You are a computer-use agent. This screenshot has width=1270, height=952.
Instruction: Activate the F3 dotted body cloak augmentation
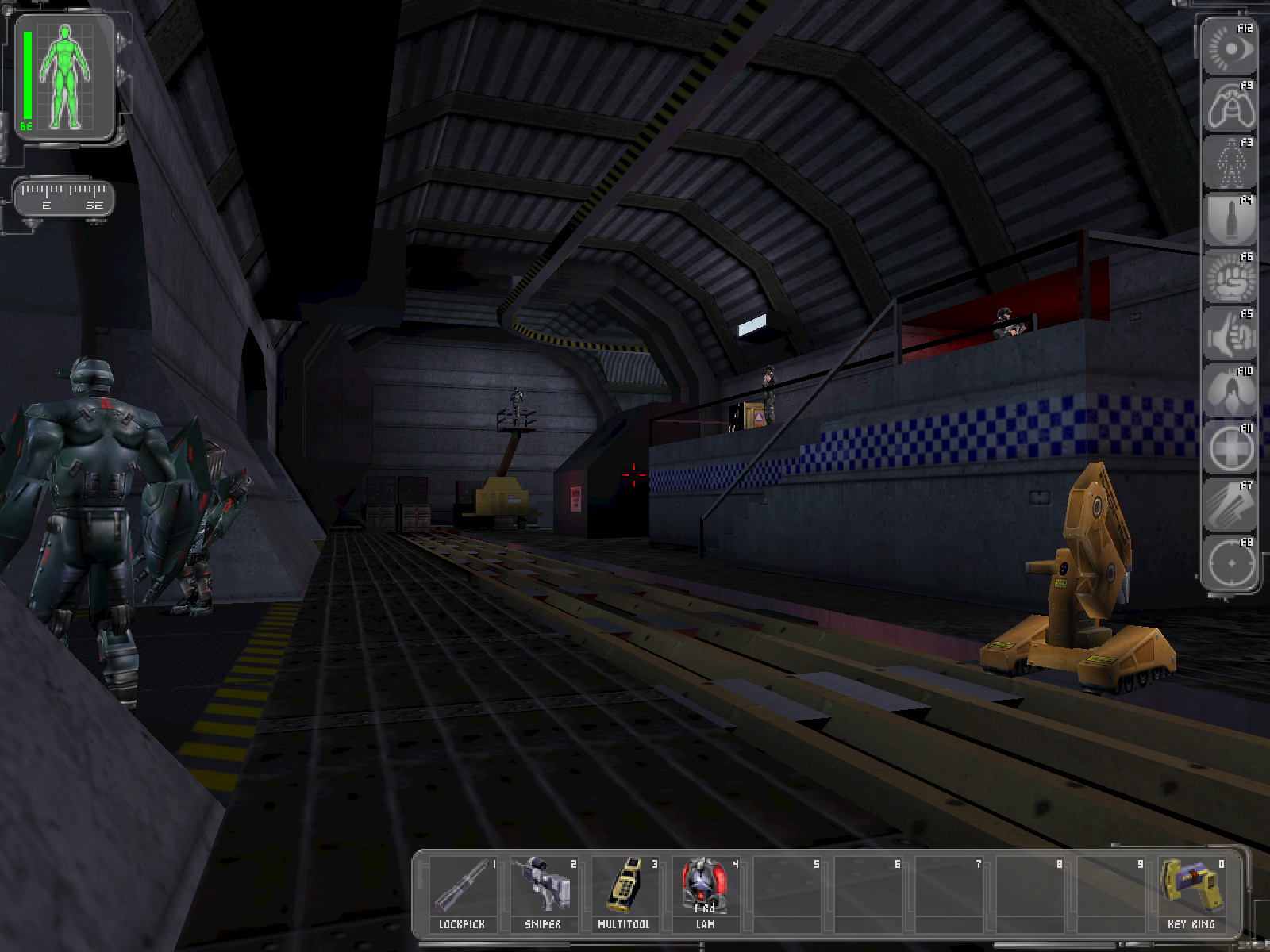click(x=1229, y=163)
